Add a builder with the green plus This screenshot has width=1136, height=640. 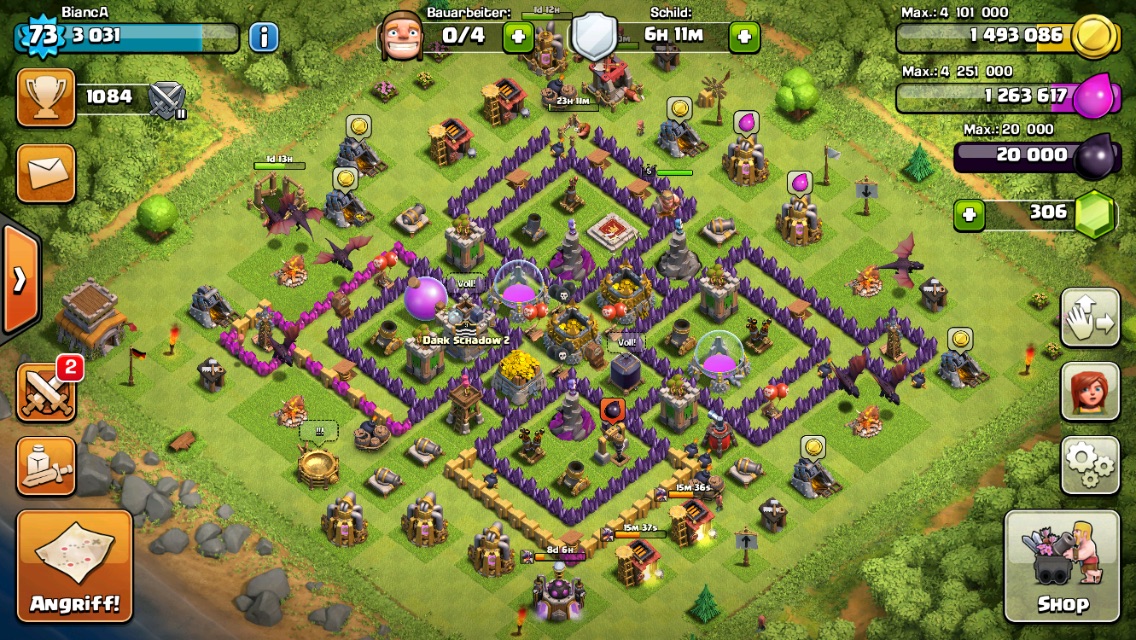[518, 37]
